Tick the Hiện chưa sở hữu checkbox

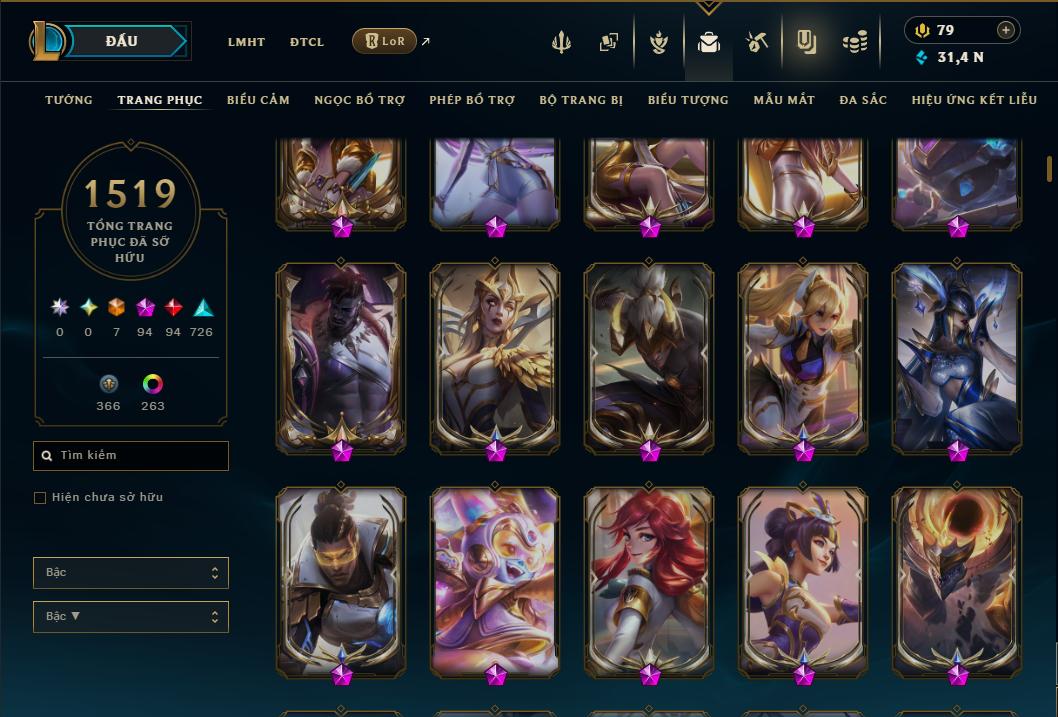40,498
